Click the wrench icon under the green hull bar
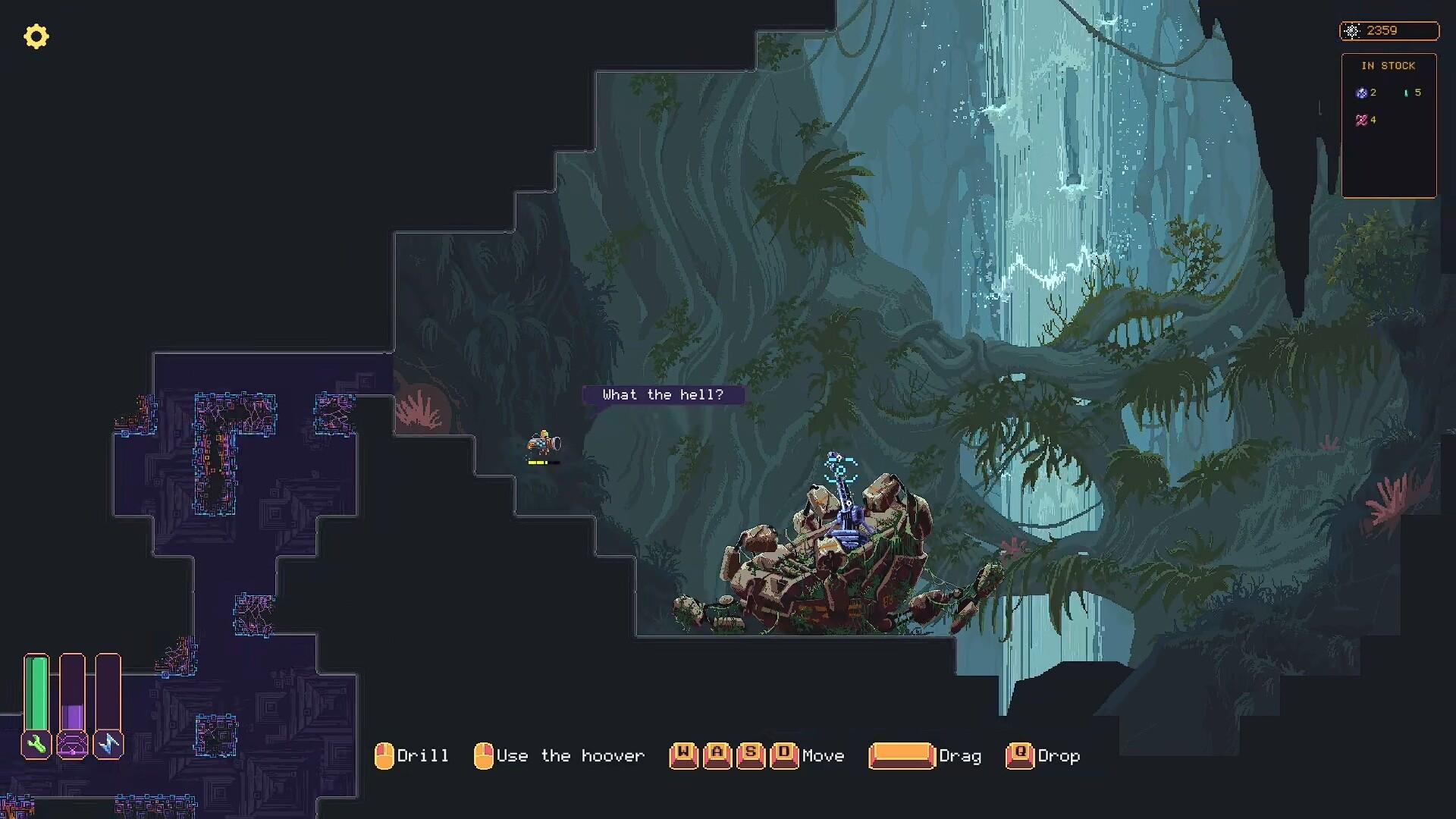This screenshot has width=1456, height=819. coord(36,745)
